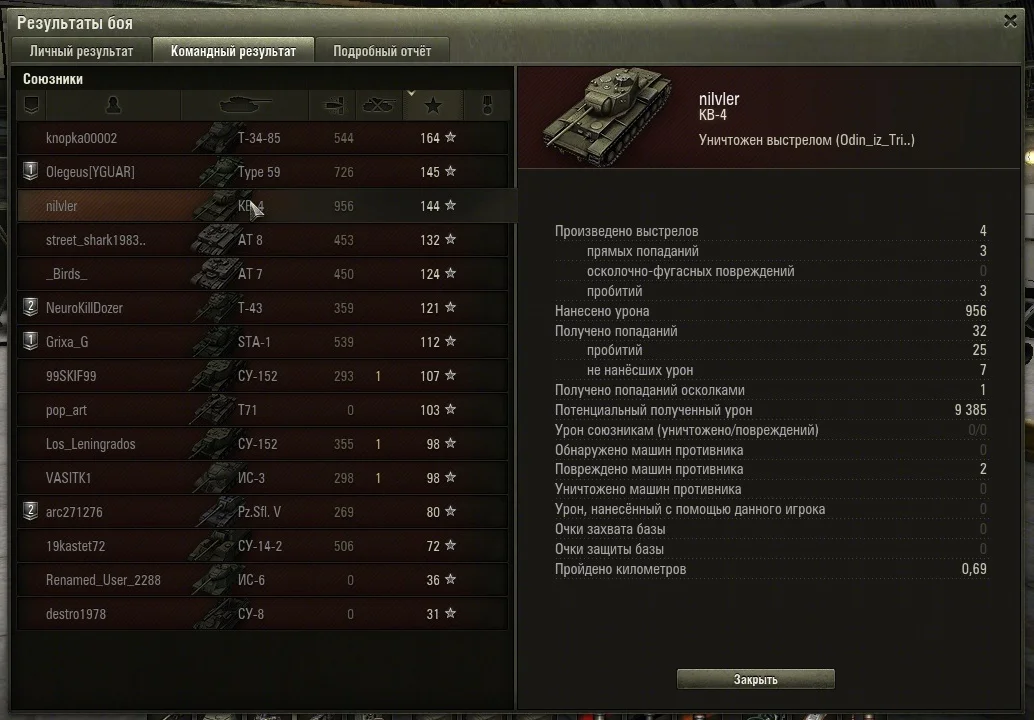The width and height of the screenshot is (1034, 720).
Task: Close the results with Закрыть button
Action: (x=755, y=680)
